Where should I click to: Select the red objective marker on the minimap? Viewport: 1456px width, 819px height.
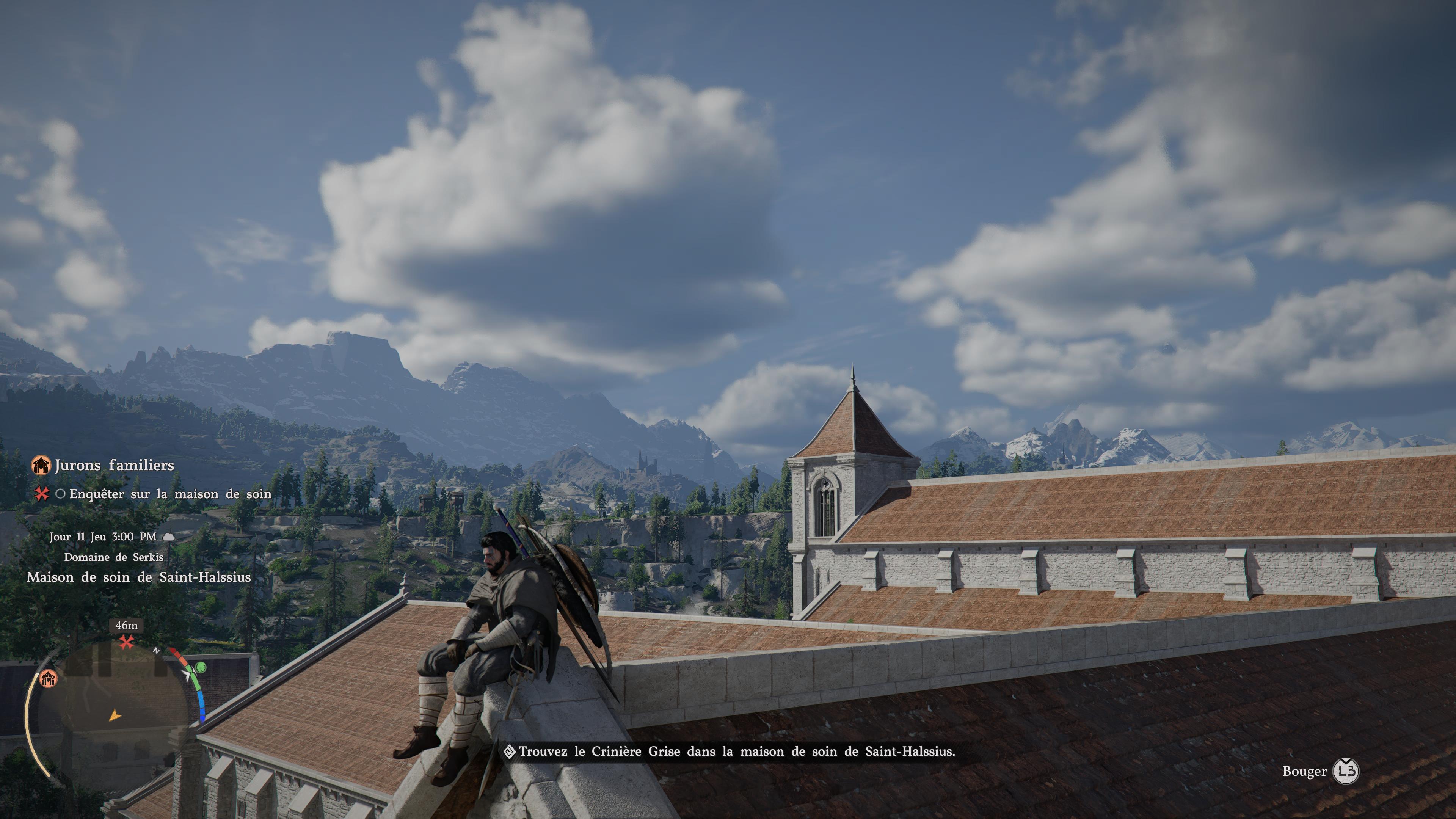(x=126, y=642)
